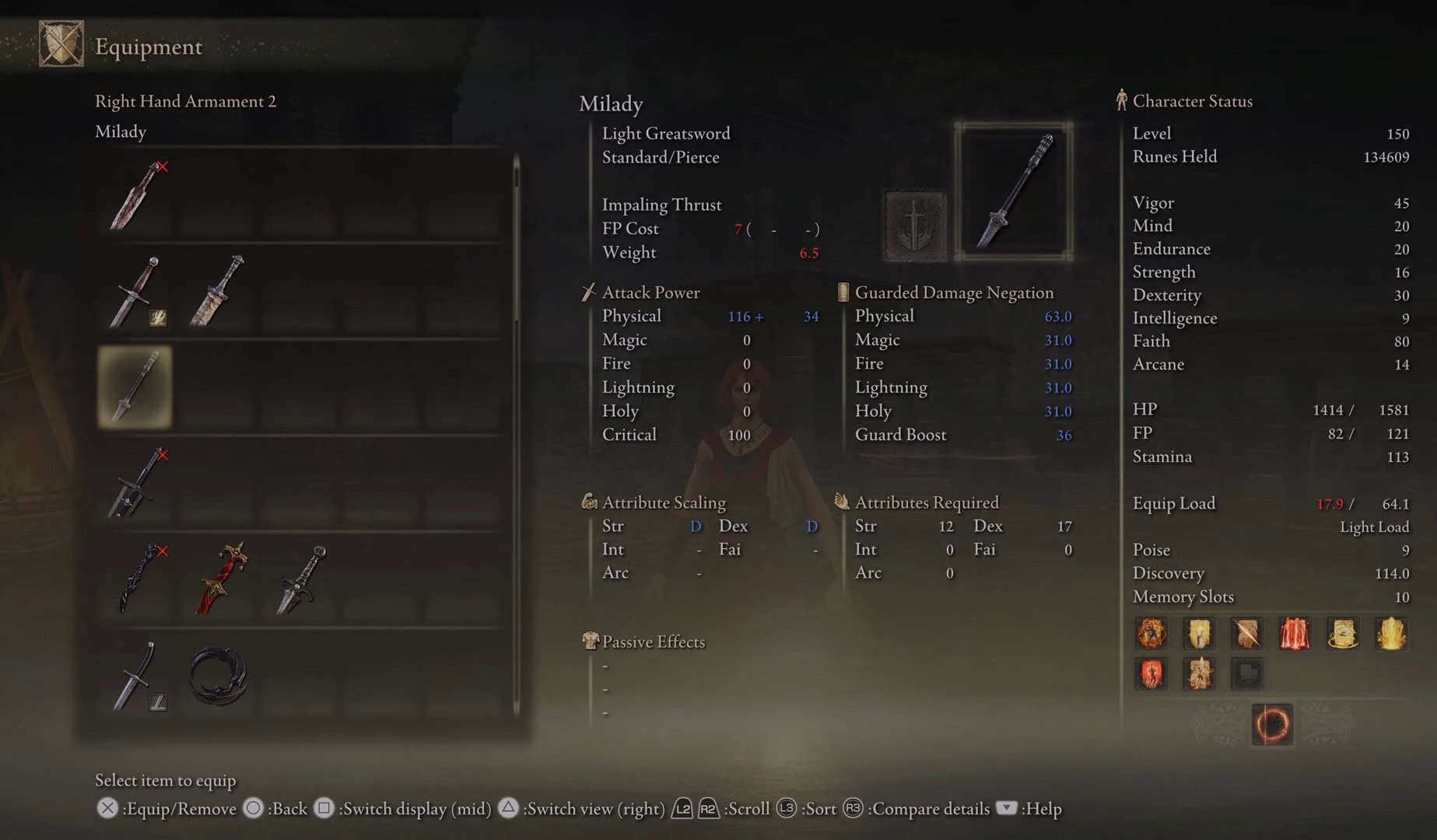
Task: Select the red lightning curtain incantation icon
Action: coord(1295,634)
